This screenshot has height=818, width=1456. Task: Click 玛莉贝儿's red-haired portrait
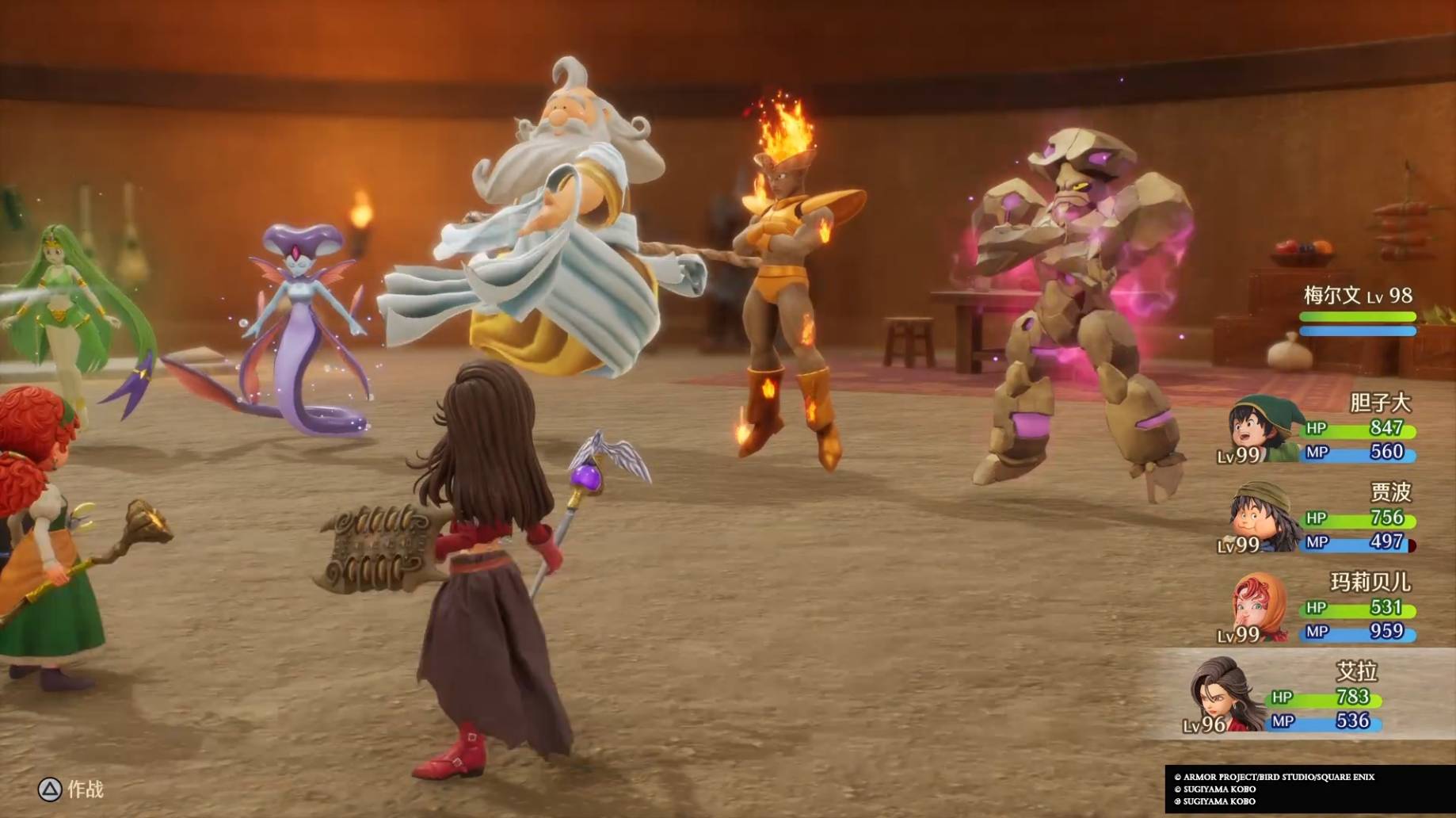click(1260, 606)
